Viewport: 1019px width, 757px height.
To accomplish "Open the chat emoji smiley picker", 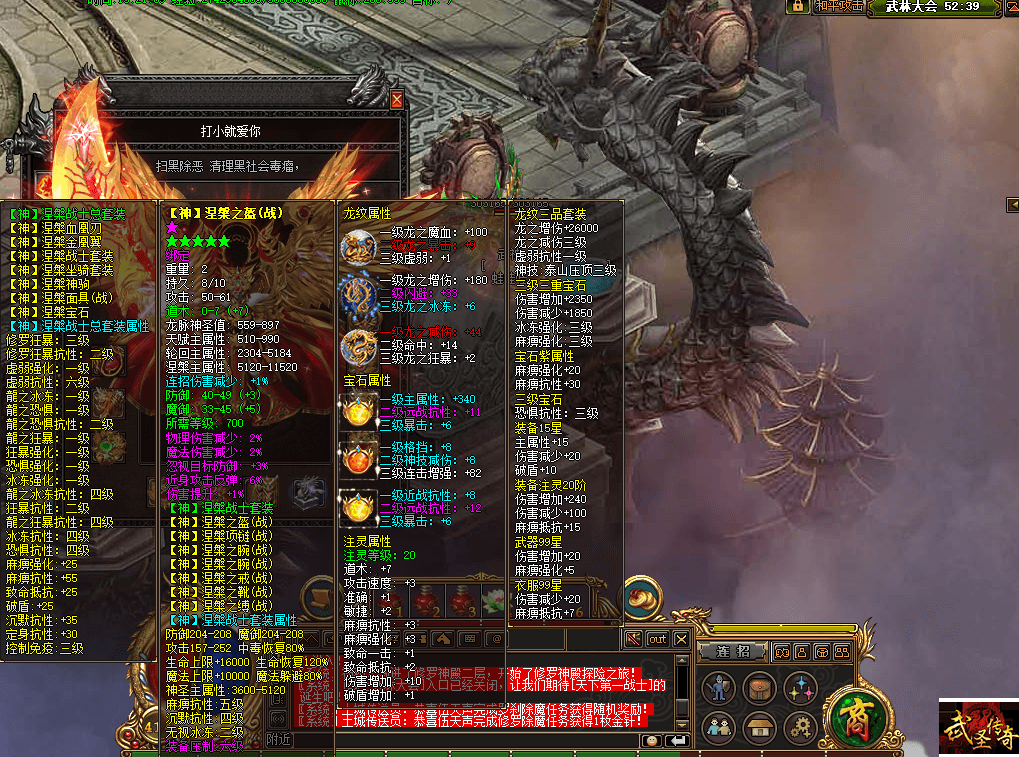I will click(652, 741).
